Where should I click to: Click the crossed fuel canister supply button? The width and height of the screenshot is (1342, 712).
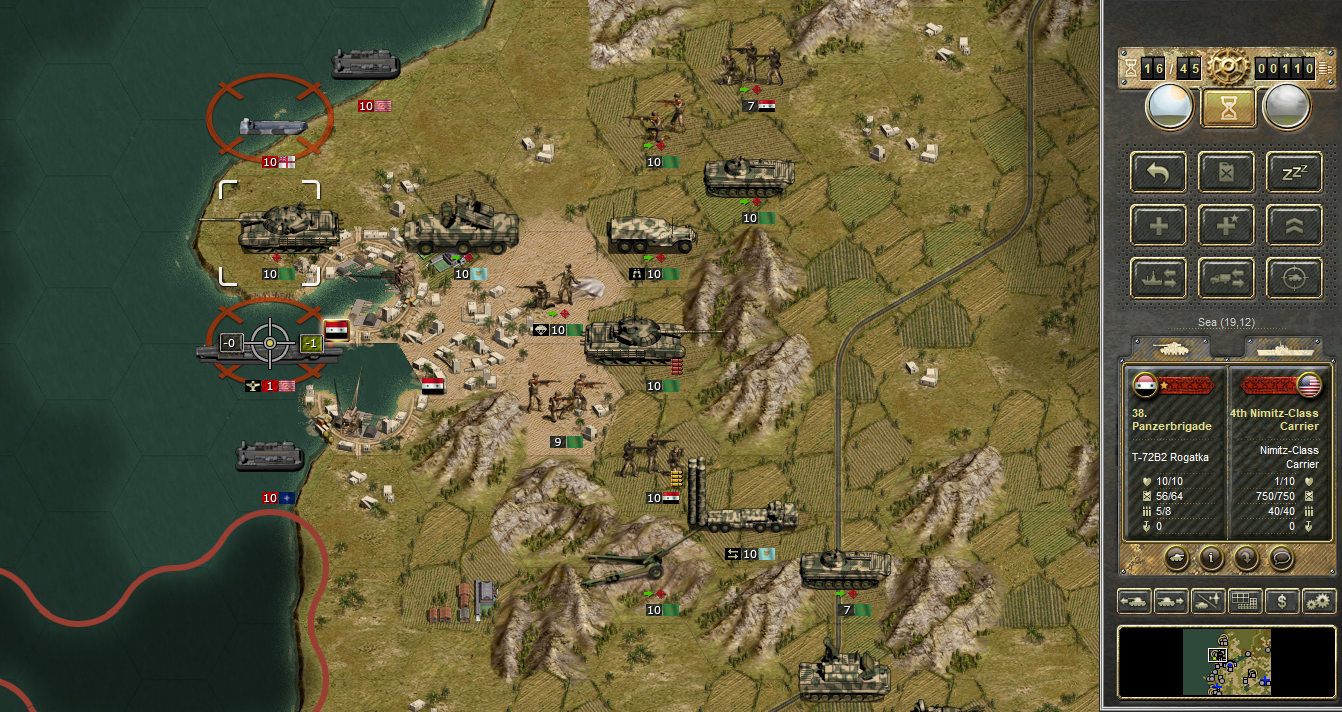(1227, 172)
